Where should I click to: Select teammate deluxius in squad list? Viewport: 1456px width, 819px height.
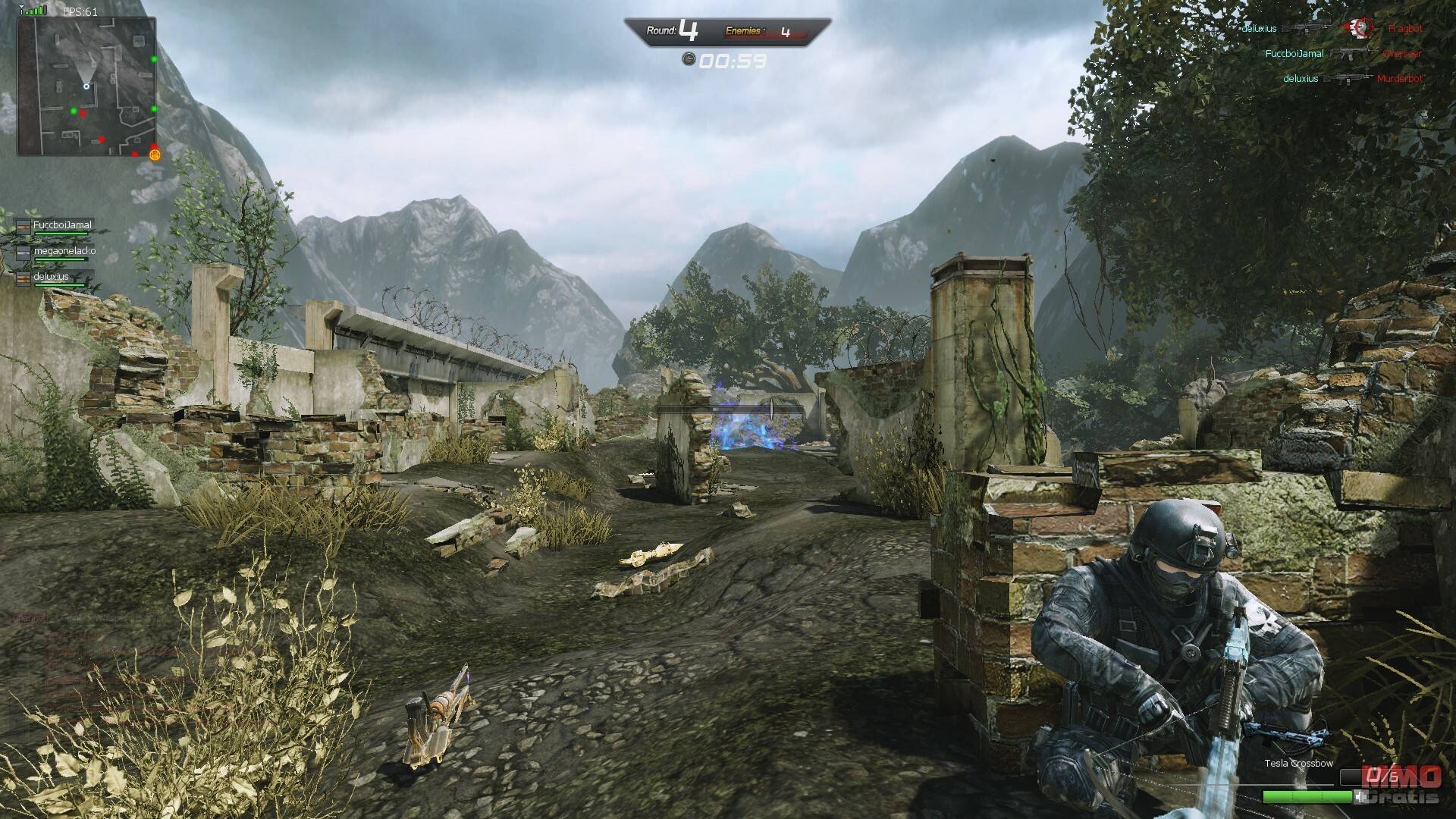pos(51,277)
